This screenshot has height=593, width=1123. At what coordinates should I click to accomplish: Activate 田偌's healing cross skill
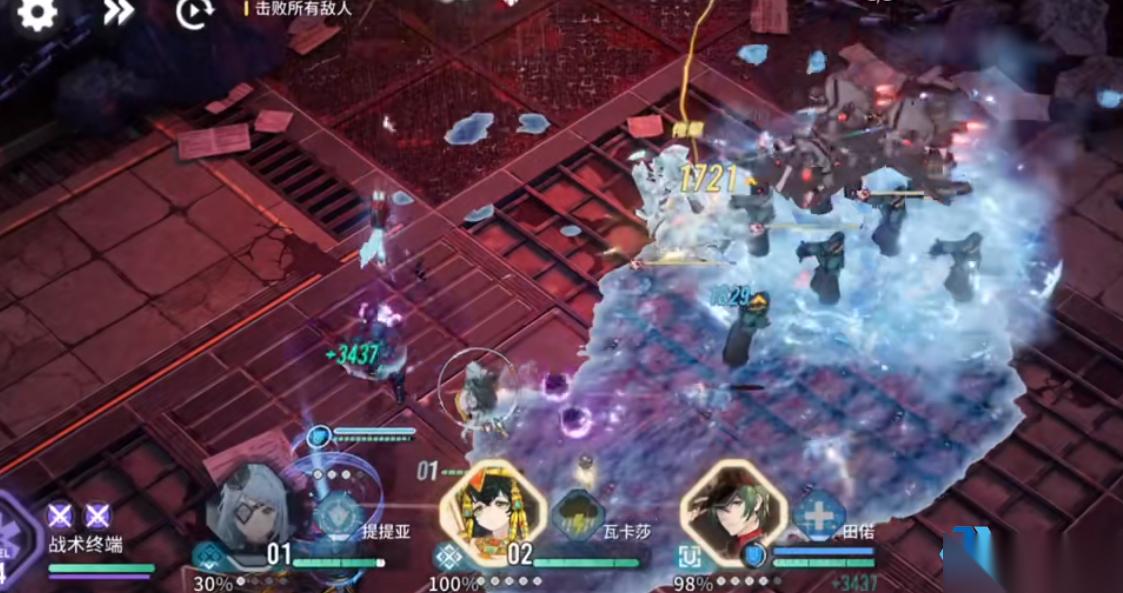coord(819,517)
